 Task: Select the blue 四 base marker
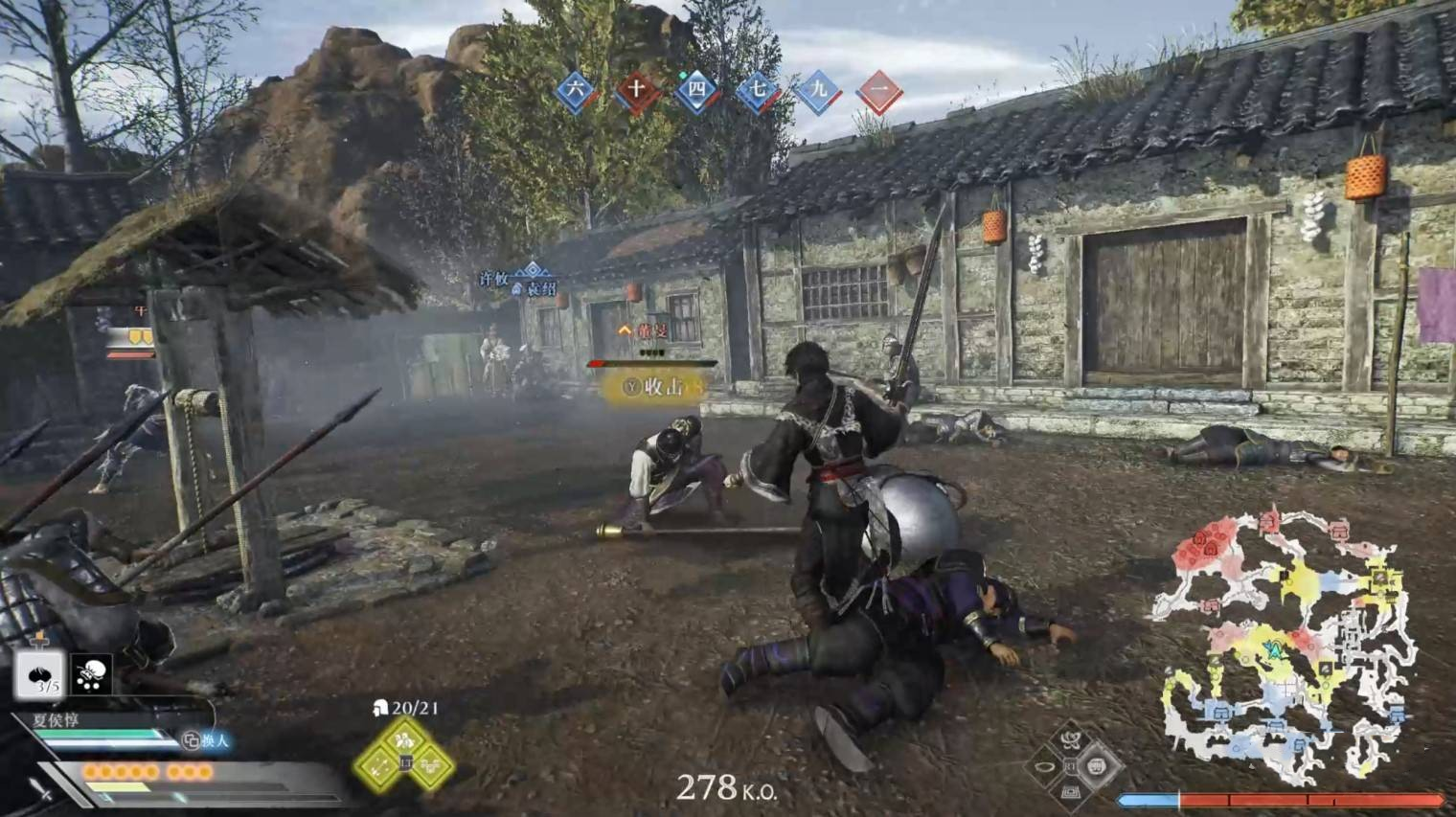tap(697, 91)
